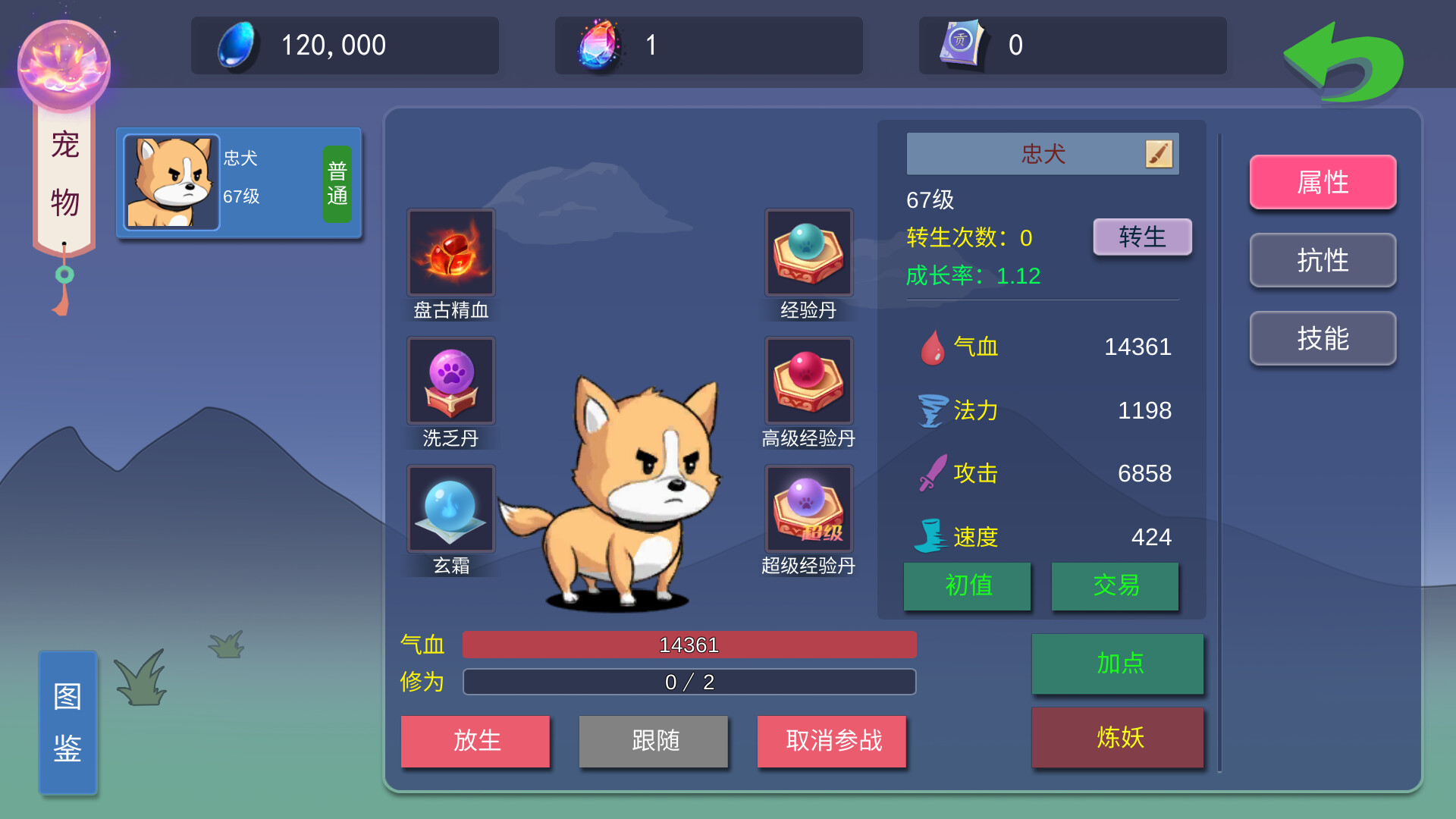
Task: Open the 技能 skill panel
Action: point(1322,338)
